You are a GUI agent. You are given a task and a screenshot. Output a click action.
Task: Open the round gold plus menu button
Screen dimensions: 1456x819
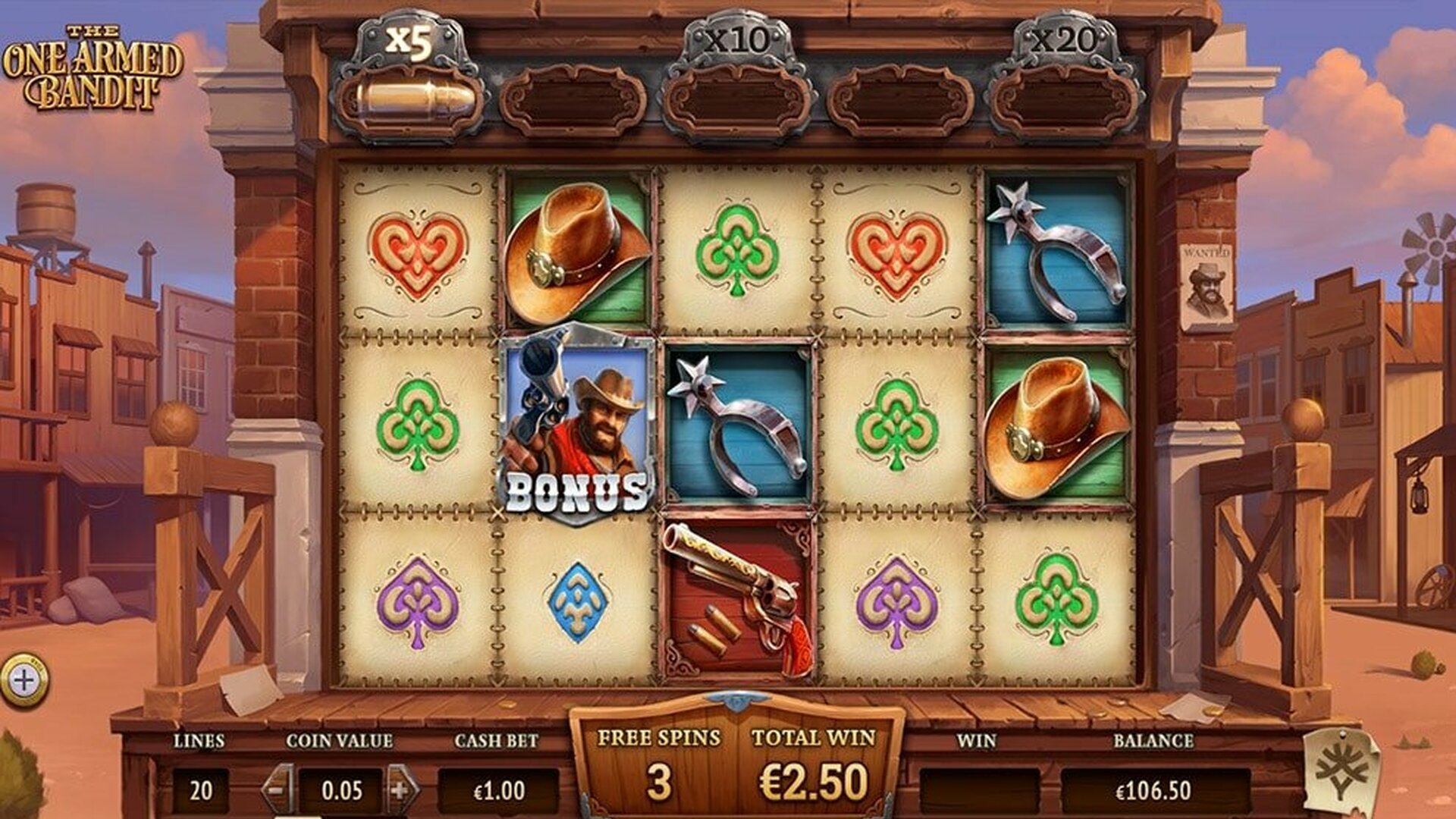pos(24,680)
